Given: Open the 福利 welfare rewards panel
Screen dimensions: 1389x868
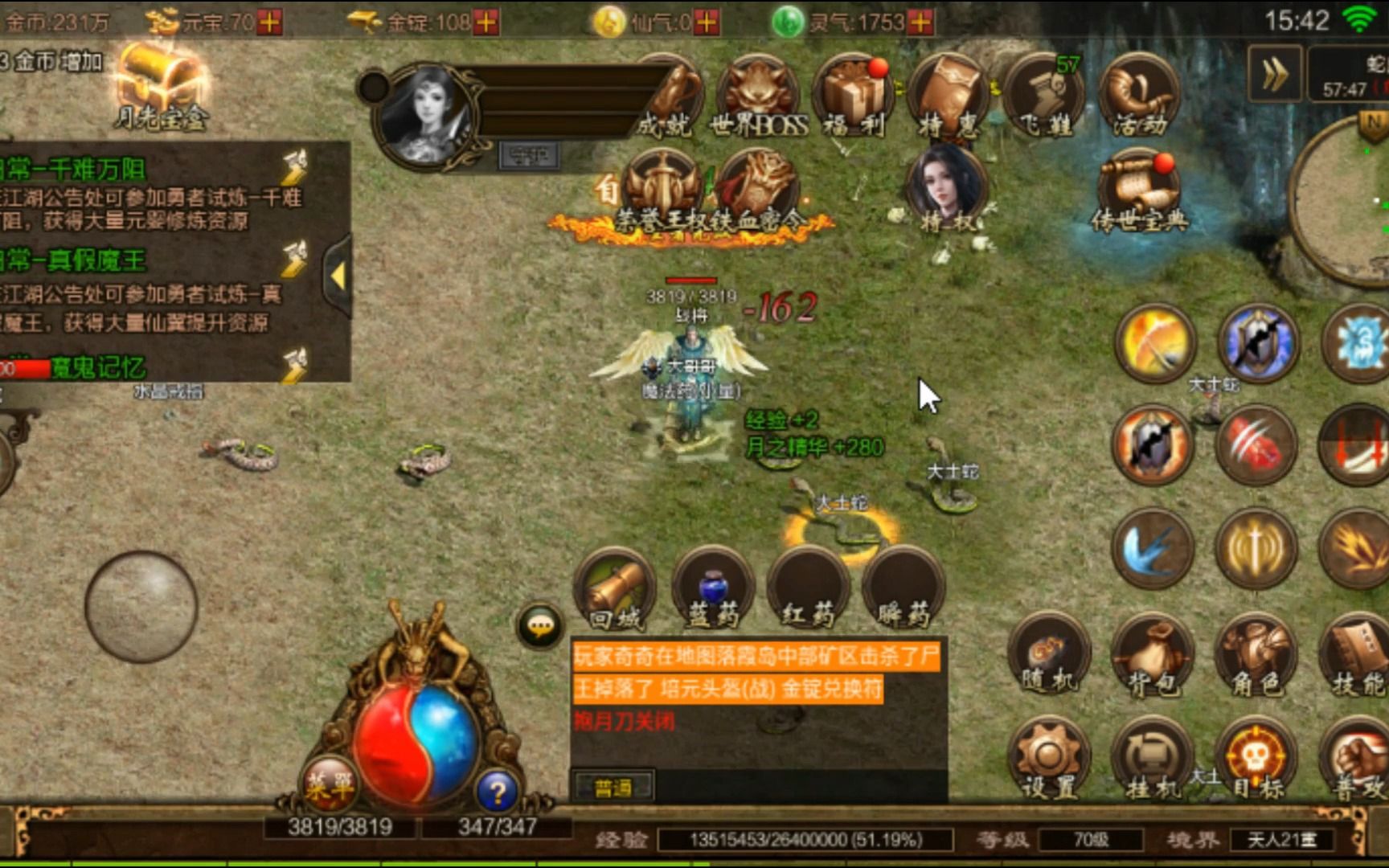Looking at the screenshot, I should tap(852, 96).
